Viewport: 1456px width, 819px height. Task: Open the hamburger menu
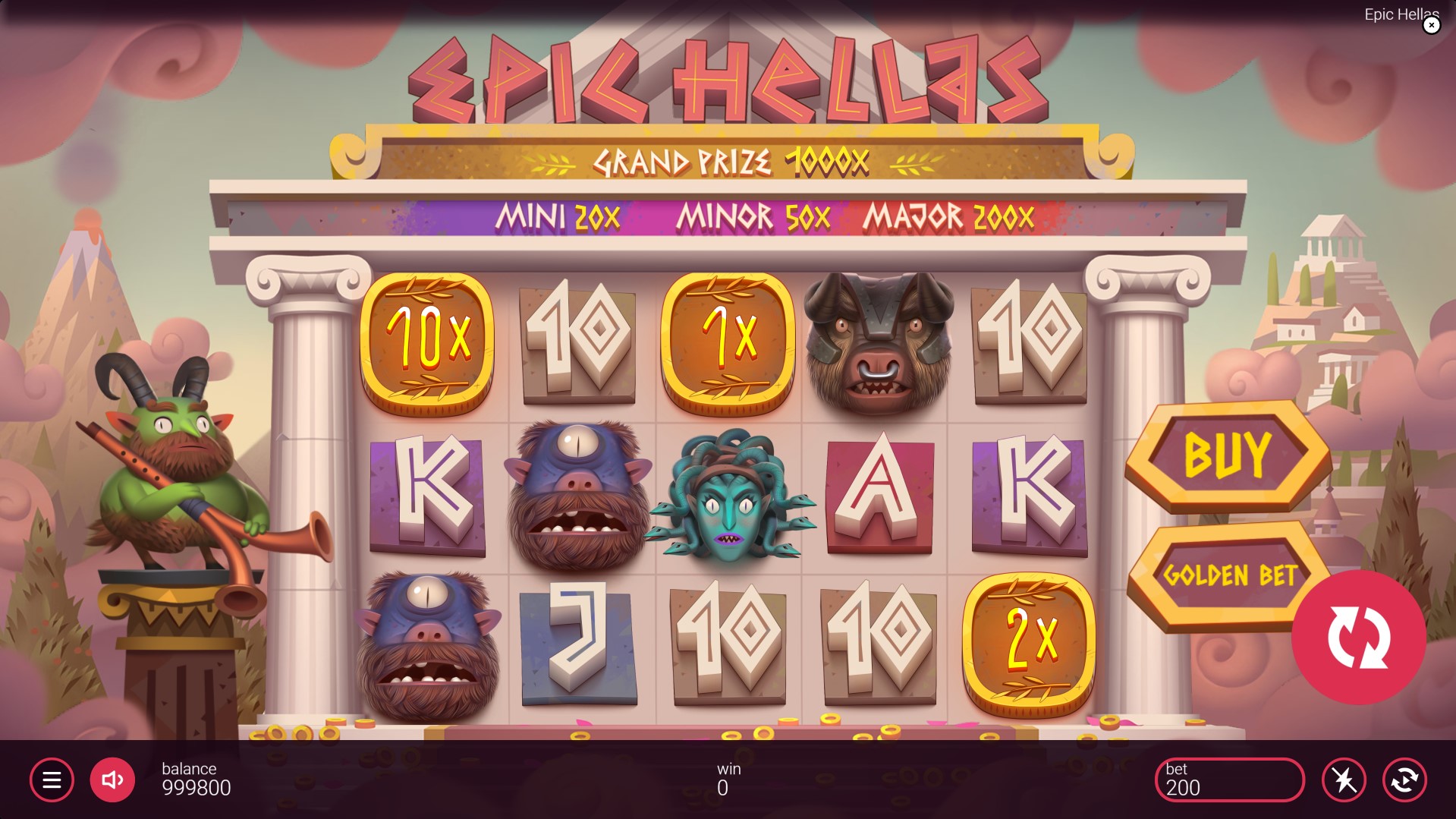52,780
